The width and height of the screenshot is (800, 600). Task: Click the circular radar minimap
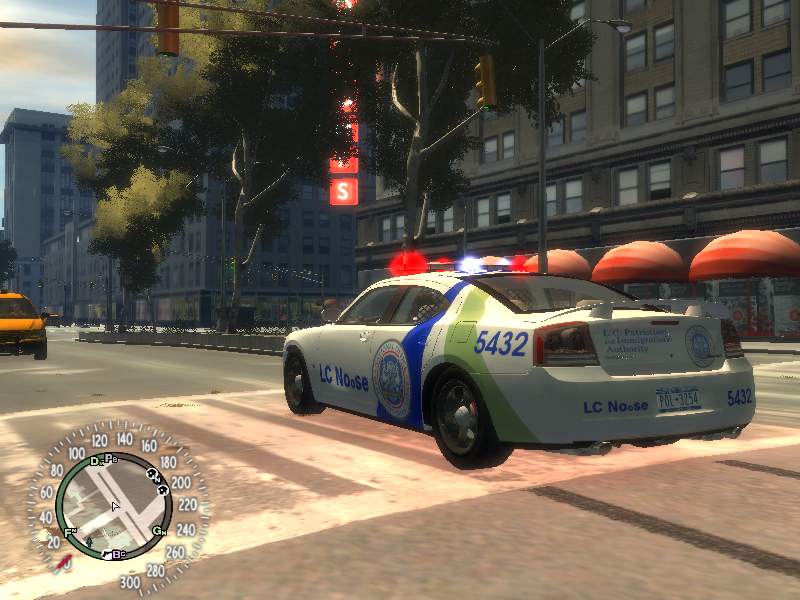point(115,506)
